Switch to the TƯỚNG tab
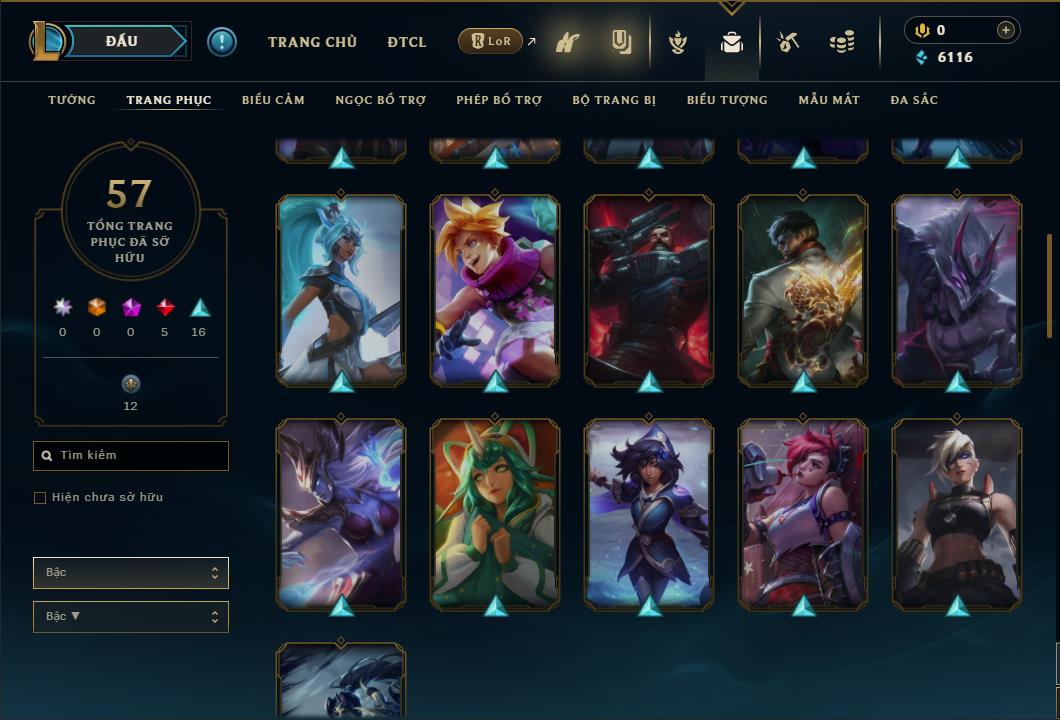The height and width of the screenshot is (720, 1060). [72, 100]
